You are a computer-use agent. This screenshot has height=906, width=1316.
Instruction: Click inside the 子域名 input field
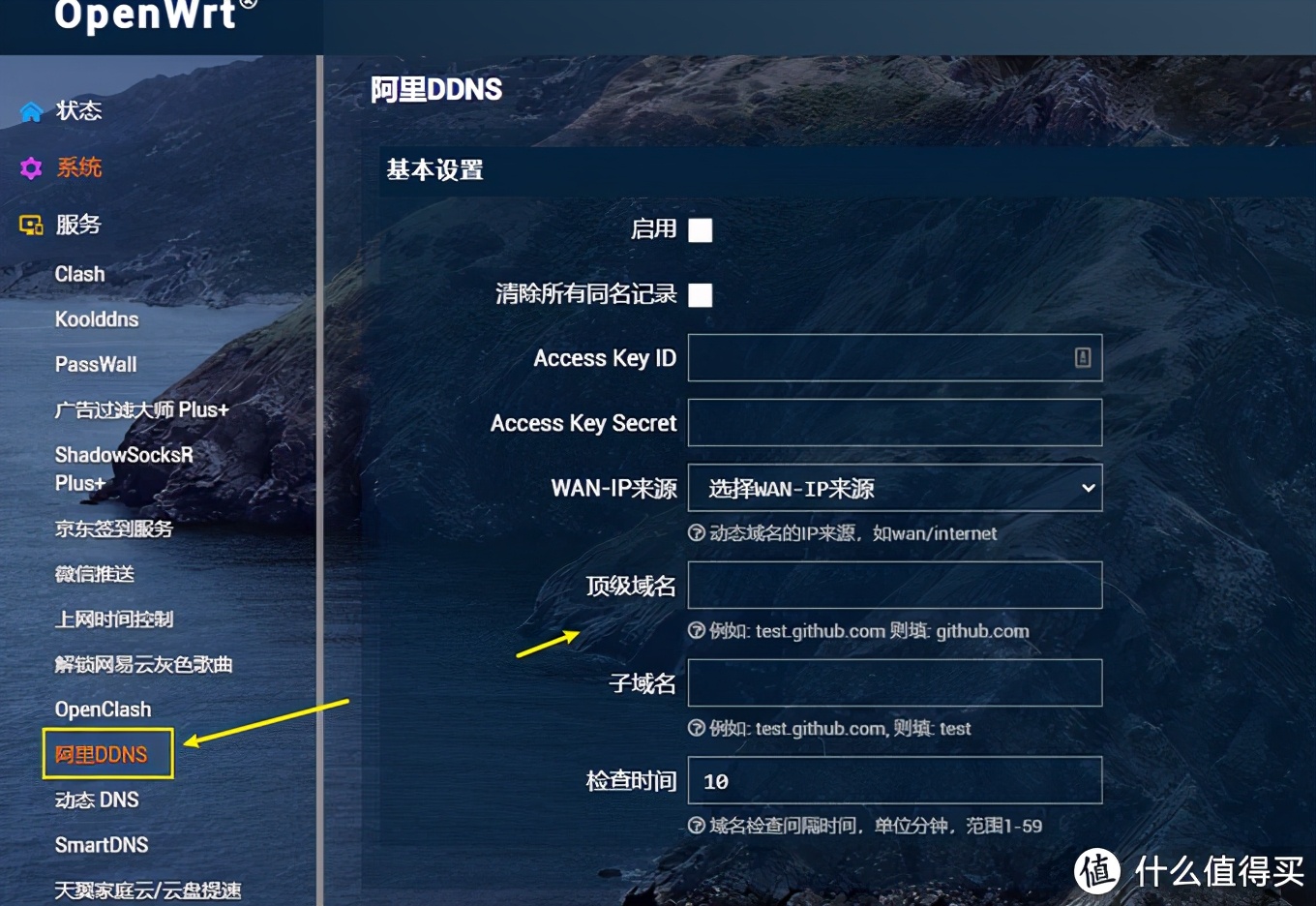(x=893, y=682)
